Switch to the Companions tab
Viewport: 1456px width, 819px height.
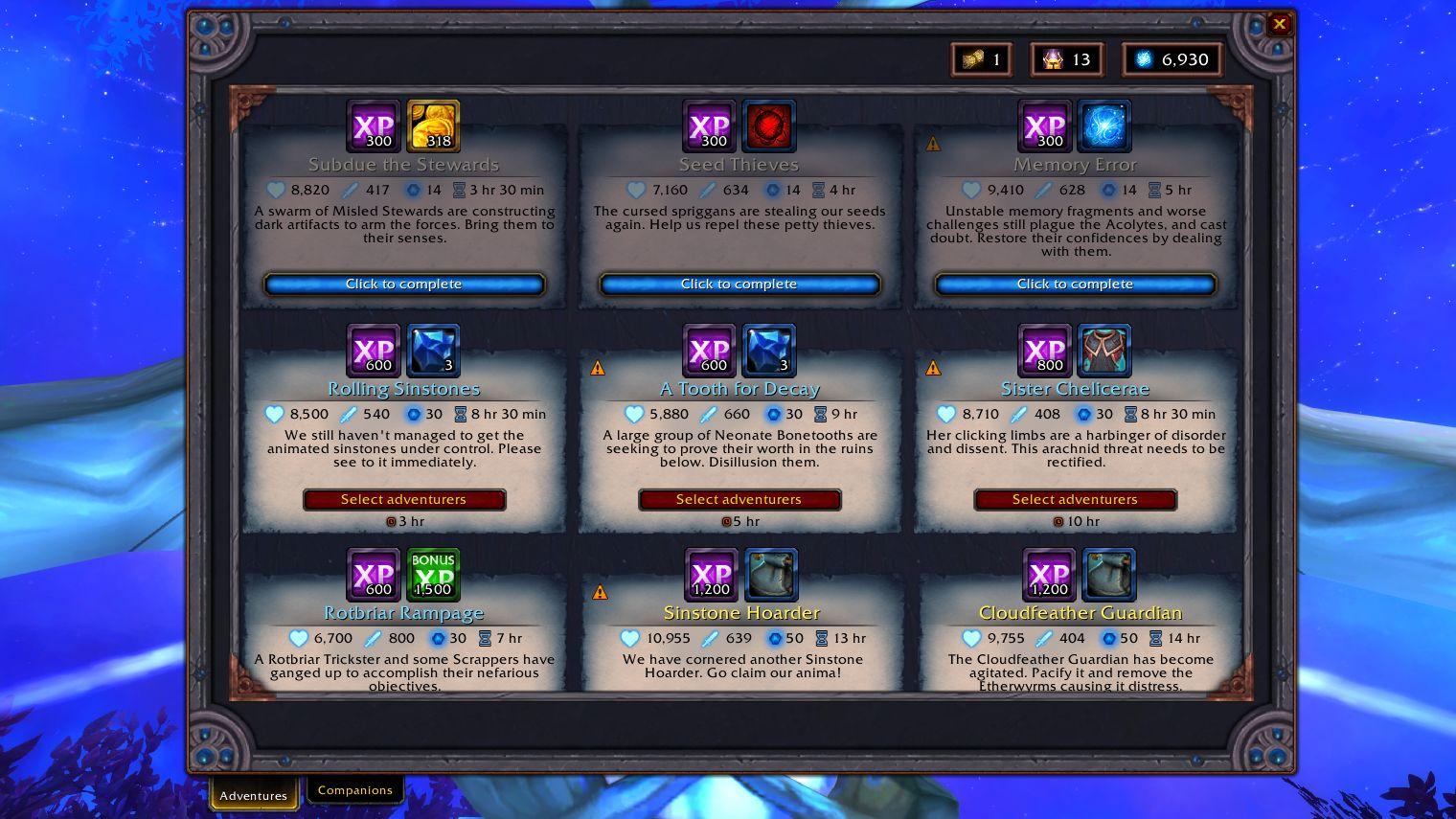(355, 789)
